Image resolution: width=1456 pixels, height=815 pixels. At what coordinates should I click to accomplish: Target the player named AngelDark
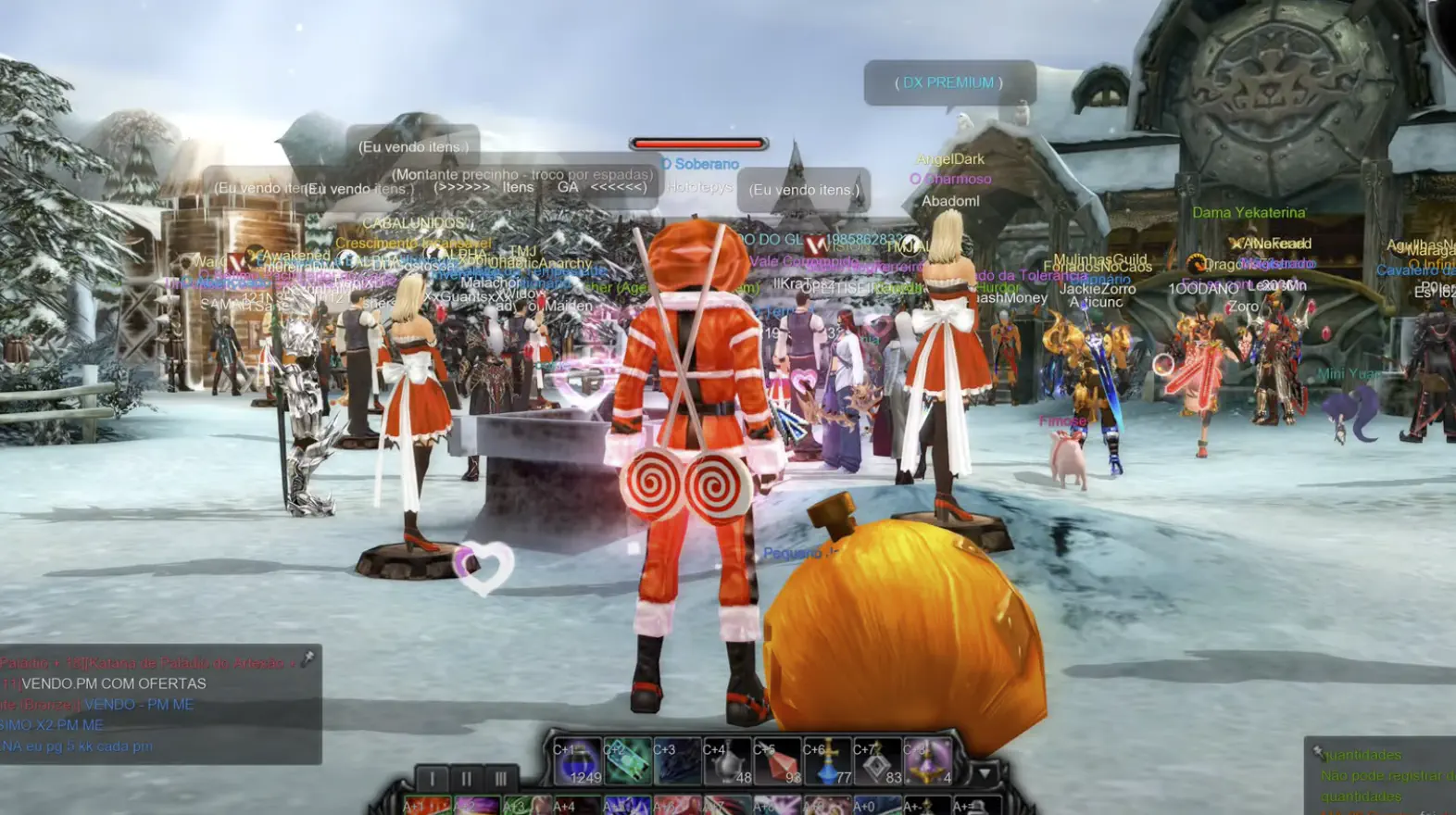[951, 157]
